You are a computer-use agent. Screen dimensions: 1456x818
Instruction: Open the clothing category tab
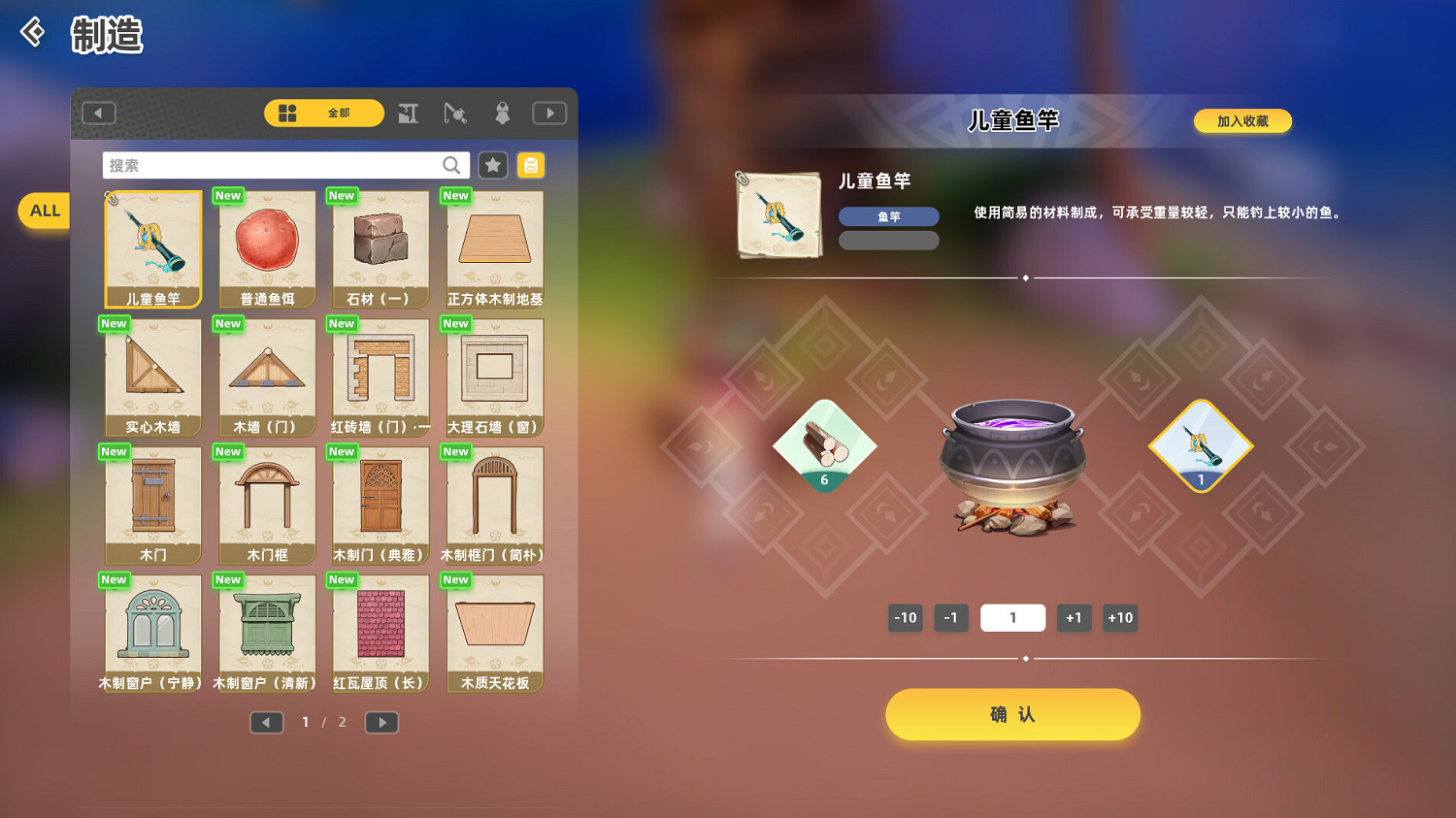click(501, 113)
